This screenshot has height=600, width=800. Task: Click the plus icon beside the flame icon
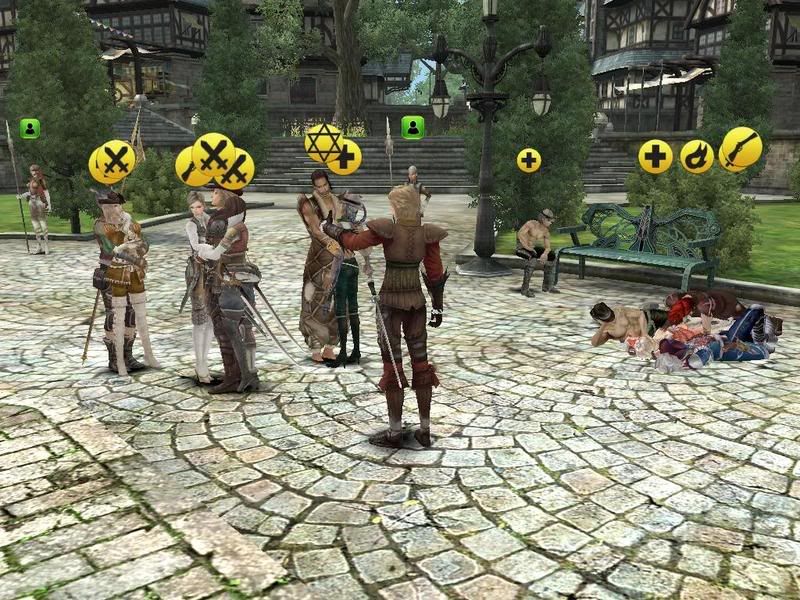[656, 156]
